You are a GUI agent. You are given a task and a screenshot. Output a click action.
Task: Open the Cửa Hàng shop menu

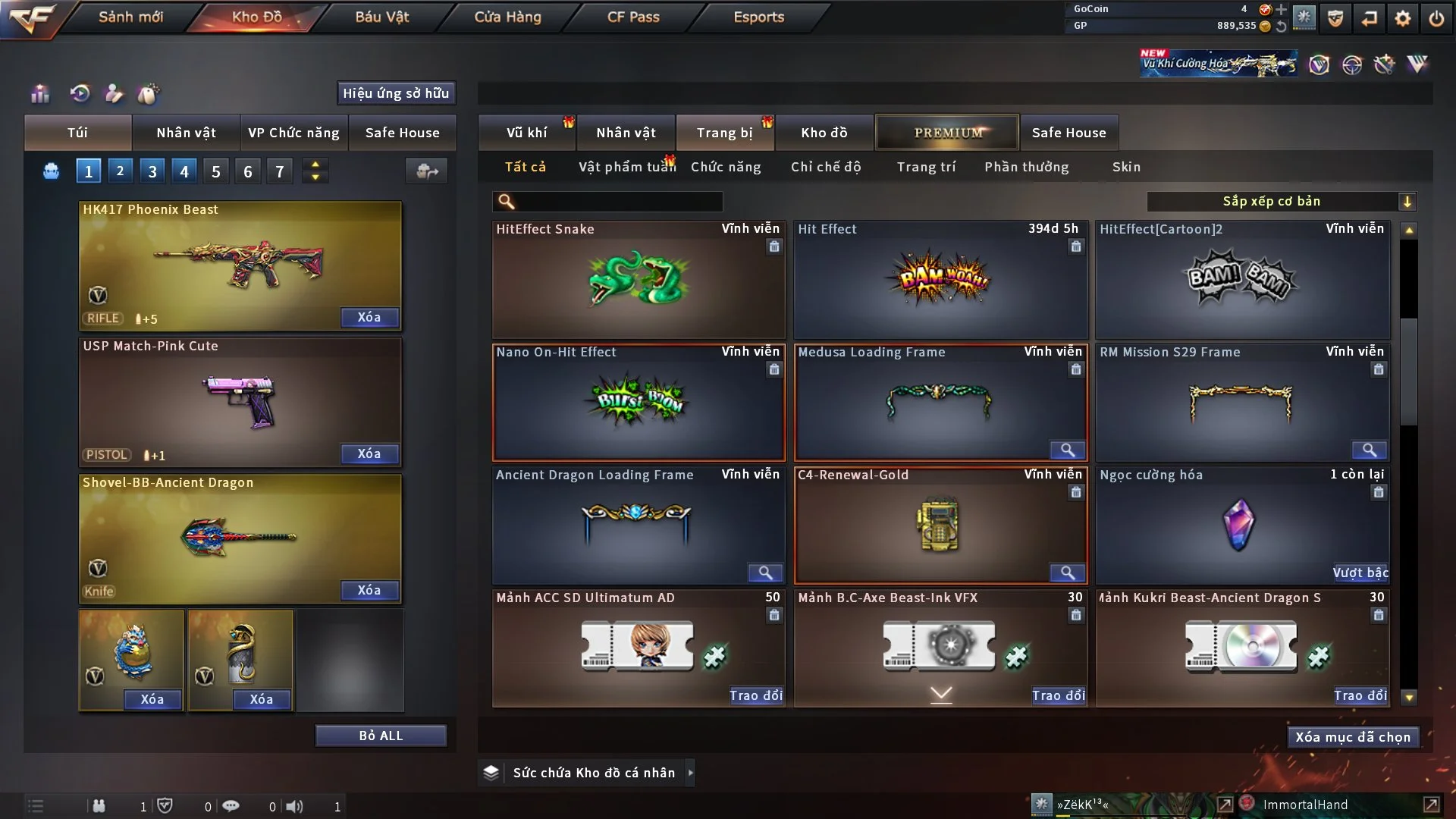[x=507, y=17]
